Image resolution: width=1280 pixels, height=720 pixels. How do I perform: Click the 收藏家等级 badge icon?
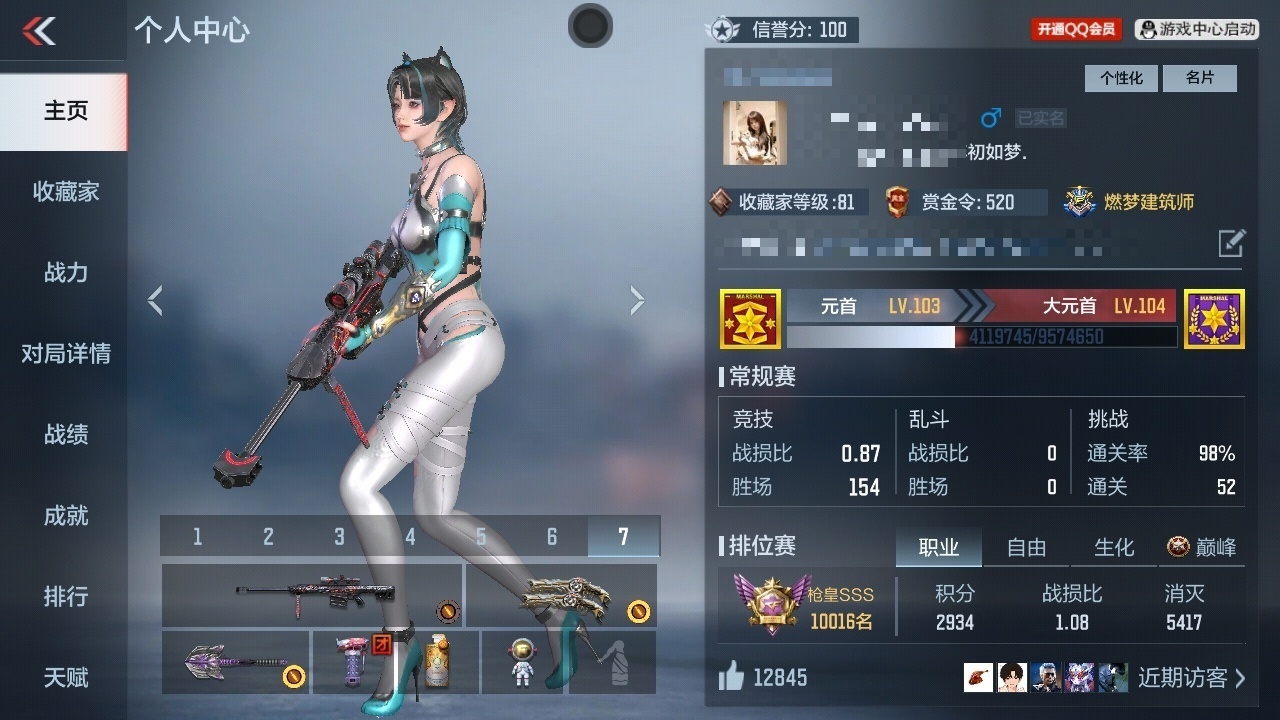tap(718, 202)
